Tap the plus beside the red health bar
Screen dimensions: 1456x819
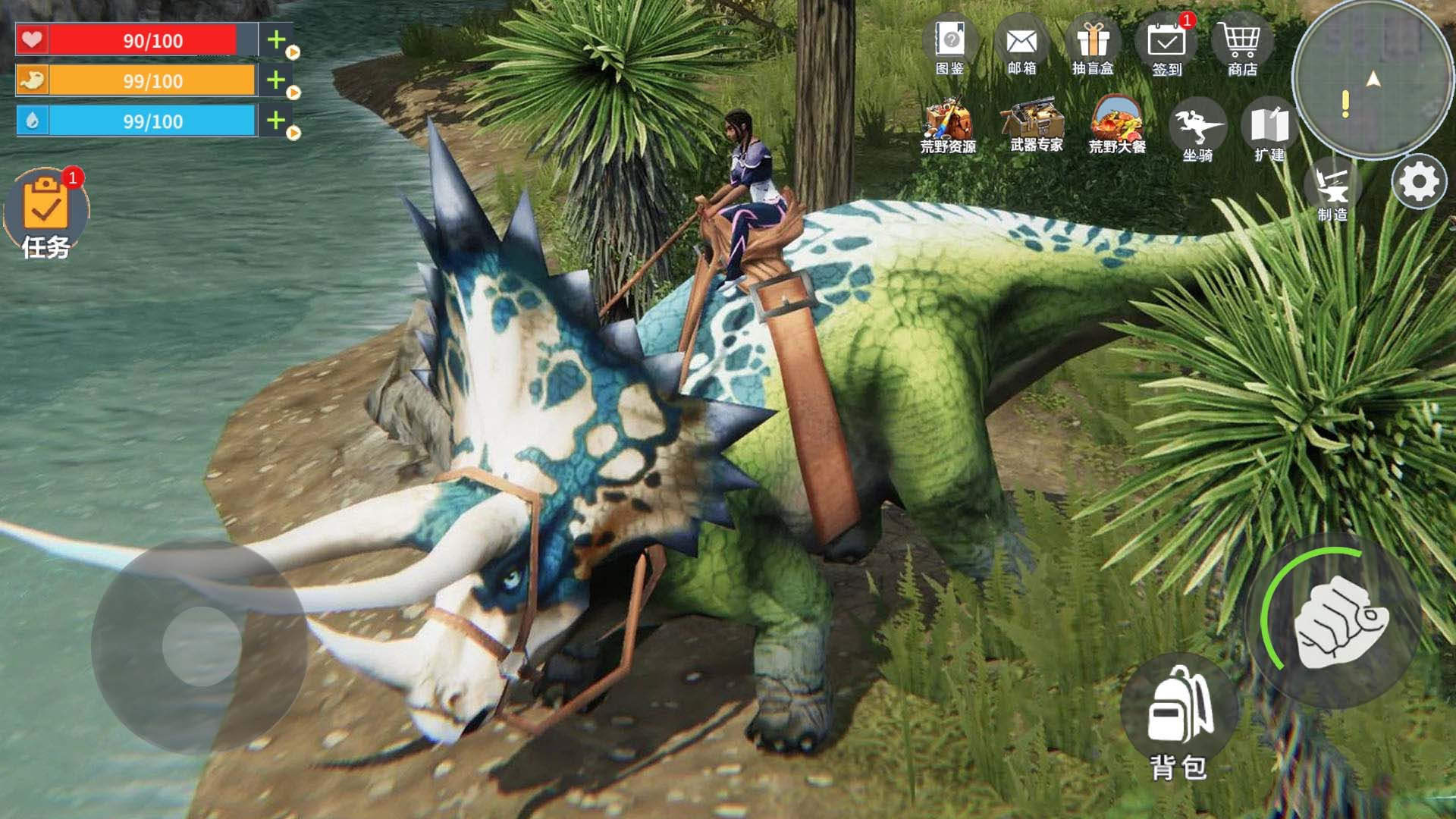277,40
